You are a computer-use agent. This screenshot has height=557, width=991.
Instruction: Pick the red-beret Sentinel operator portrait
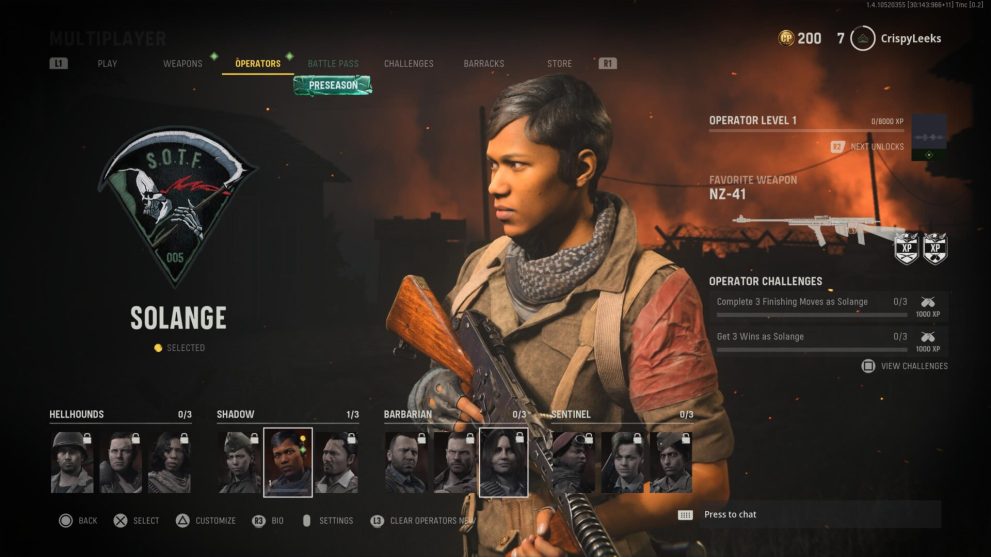(x=573, y=462)
